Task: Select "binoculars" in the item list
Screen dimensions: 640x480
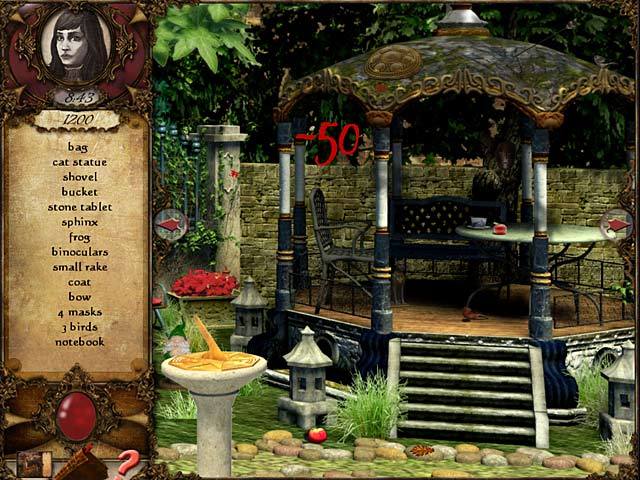Action: (x=80, y=251)
